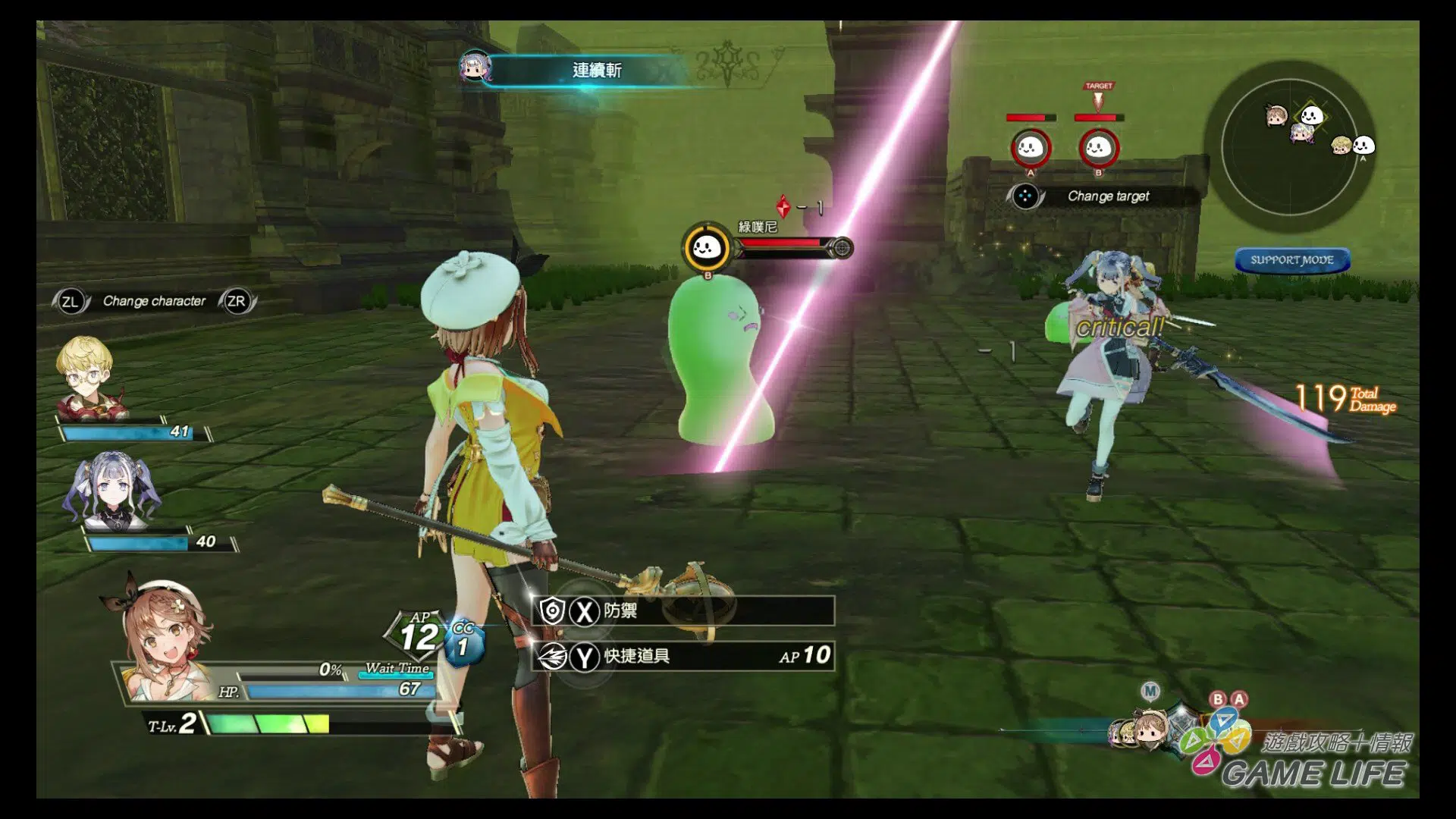Click the Change character label

pyautogui.click(x=154, y=301)
